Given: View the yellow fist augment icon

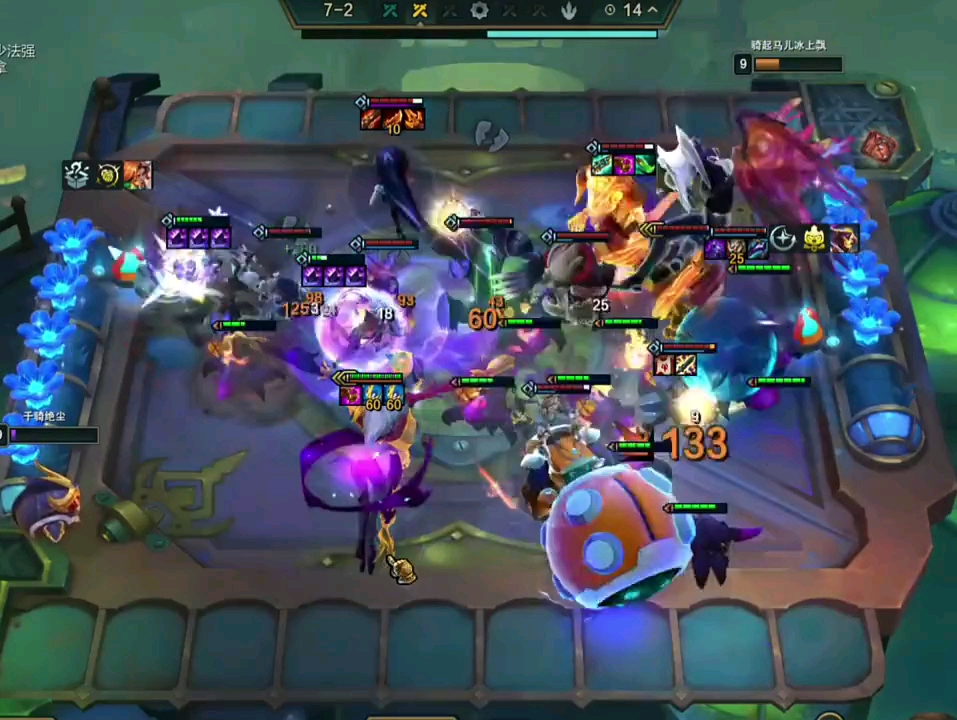Looking at the screenshot, I should tap(108, 175).
